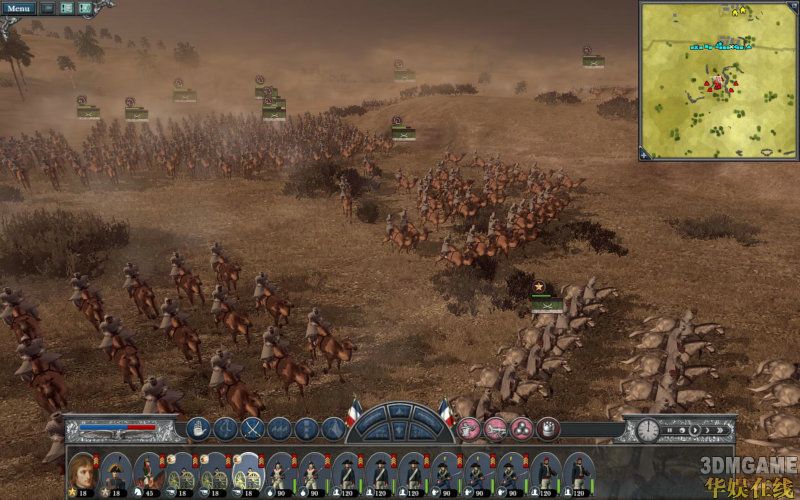800x500 pixels.
Task: Select the last infantry unit card
Action: tap(576, 472)
